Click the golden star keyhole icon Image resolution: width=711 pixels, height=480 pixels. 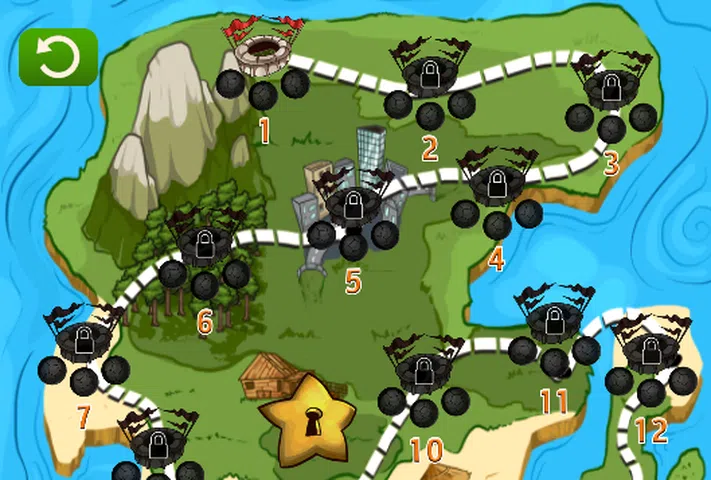[307, 415]
